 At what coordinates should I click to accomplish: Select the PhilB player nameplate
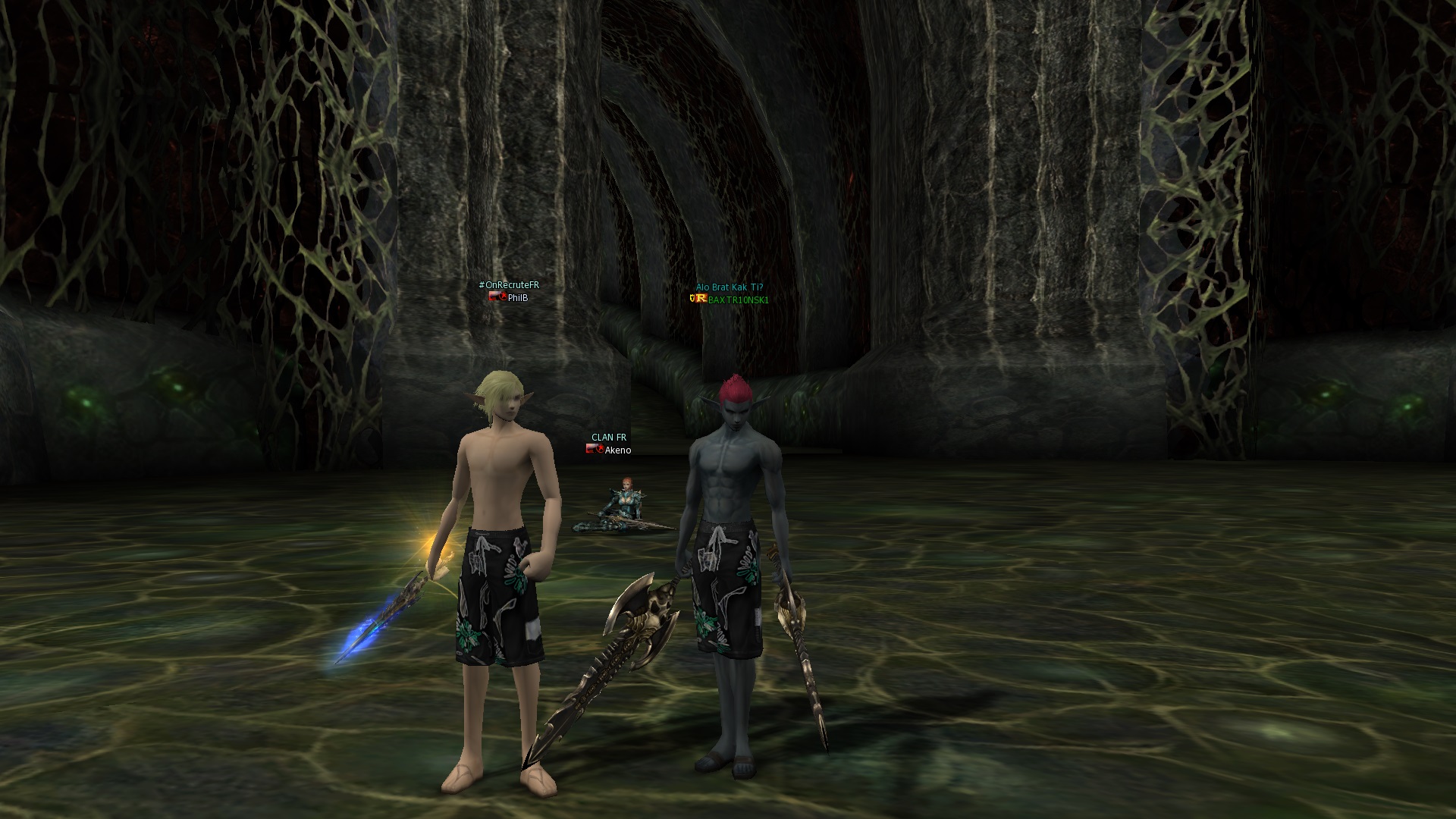point(517,298)
